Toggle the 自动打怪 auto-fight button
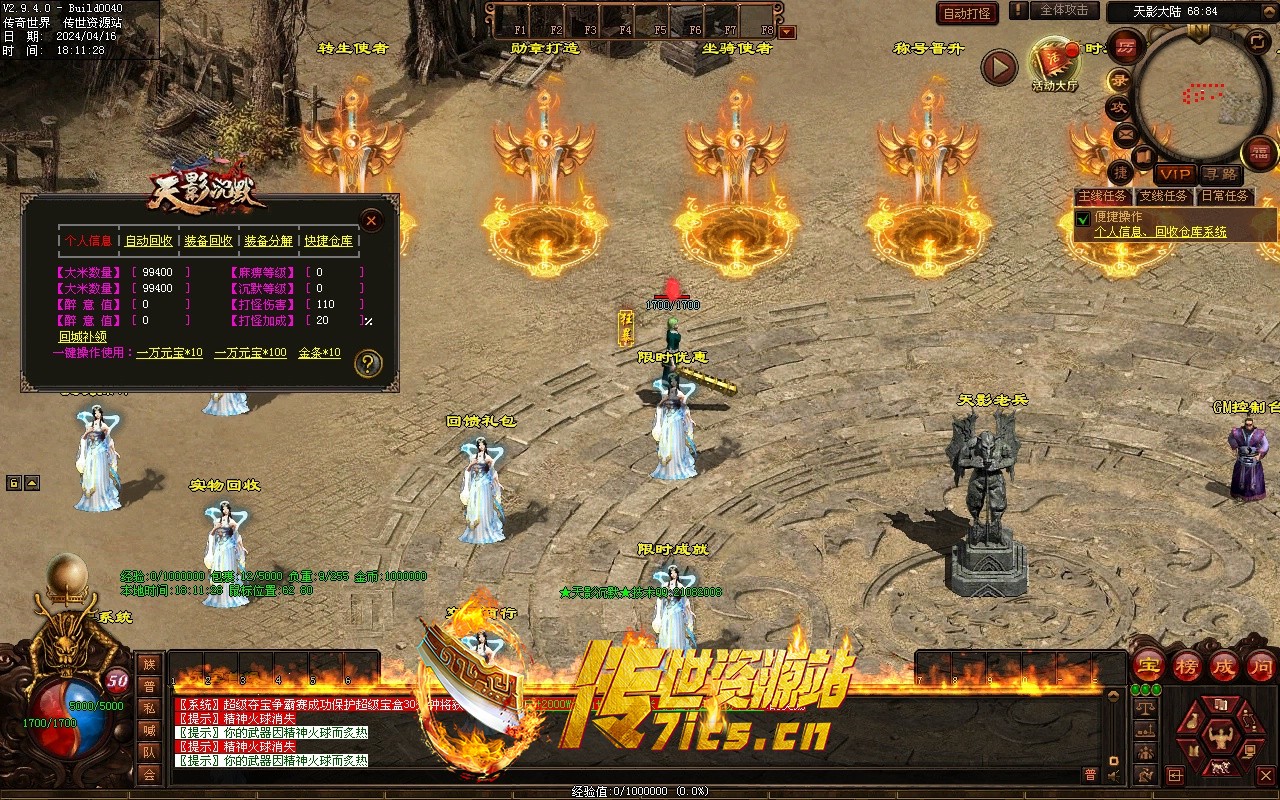The width and height of the screenshot is (1280, 800). [967, 14]
